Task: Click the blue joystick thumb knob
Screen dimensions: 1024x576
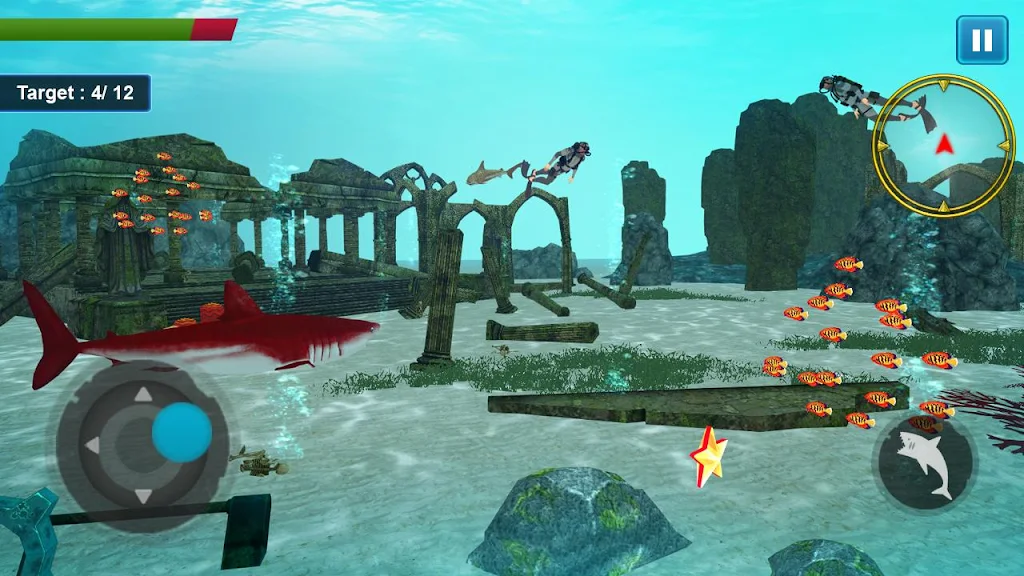Action: click(182, 432)
